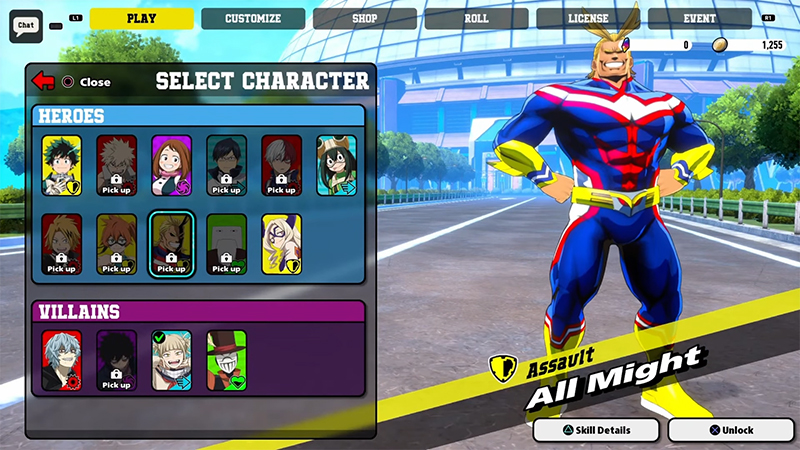This screenshot has height=450, width=800.
Task: Select locked Katsuki Bakugo portrait
Action: point(116,165)
